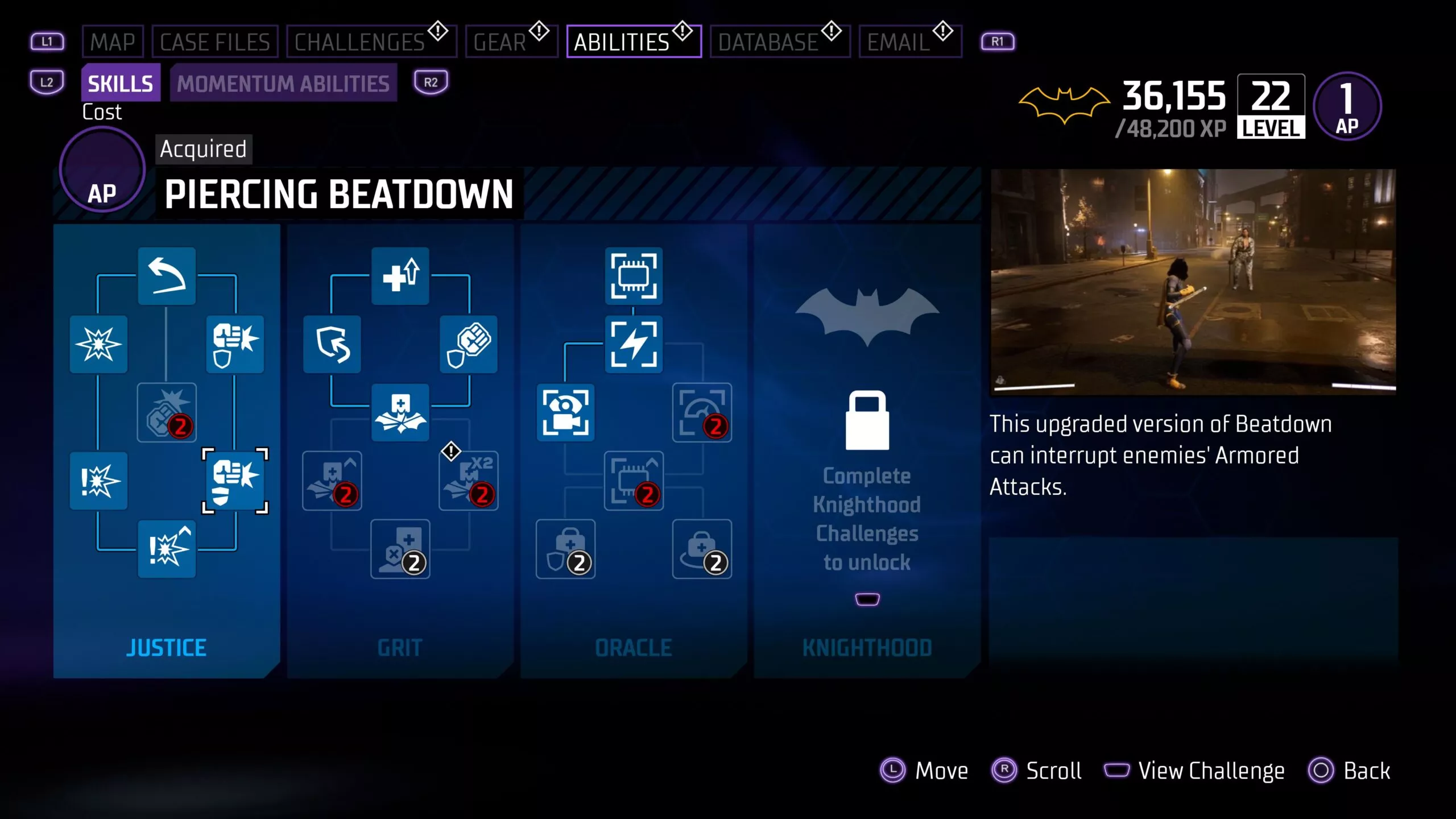Click the Piercing Beatdown preview video

[1193, 281]
